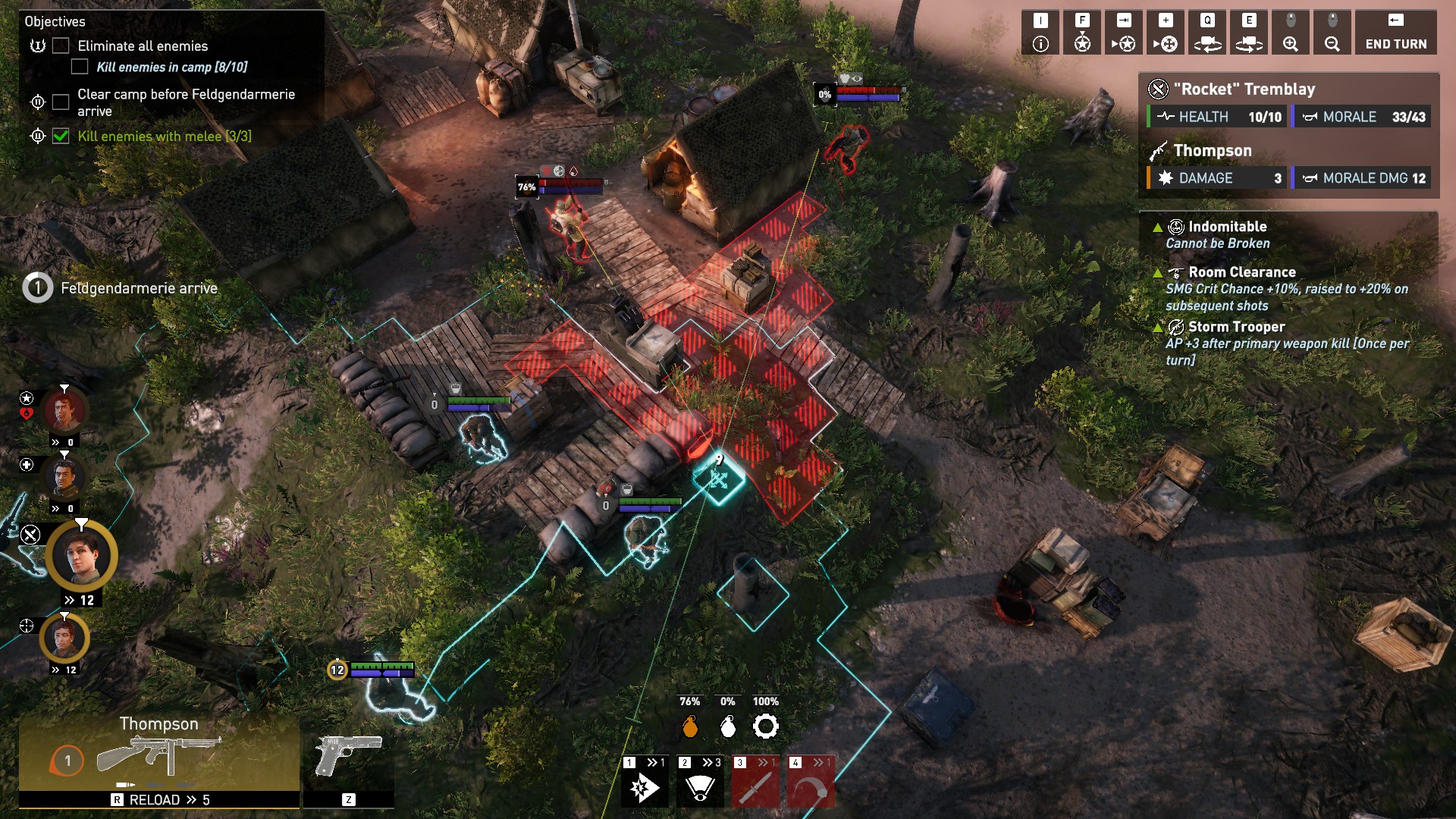Screen dimensions: 1456x819
Task: Activate the burst fire attack ability
Action: 644,783
